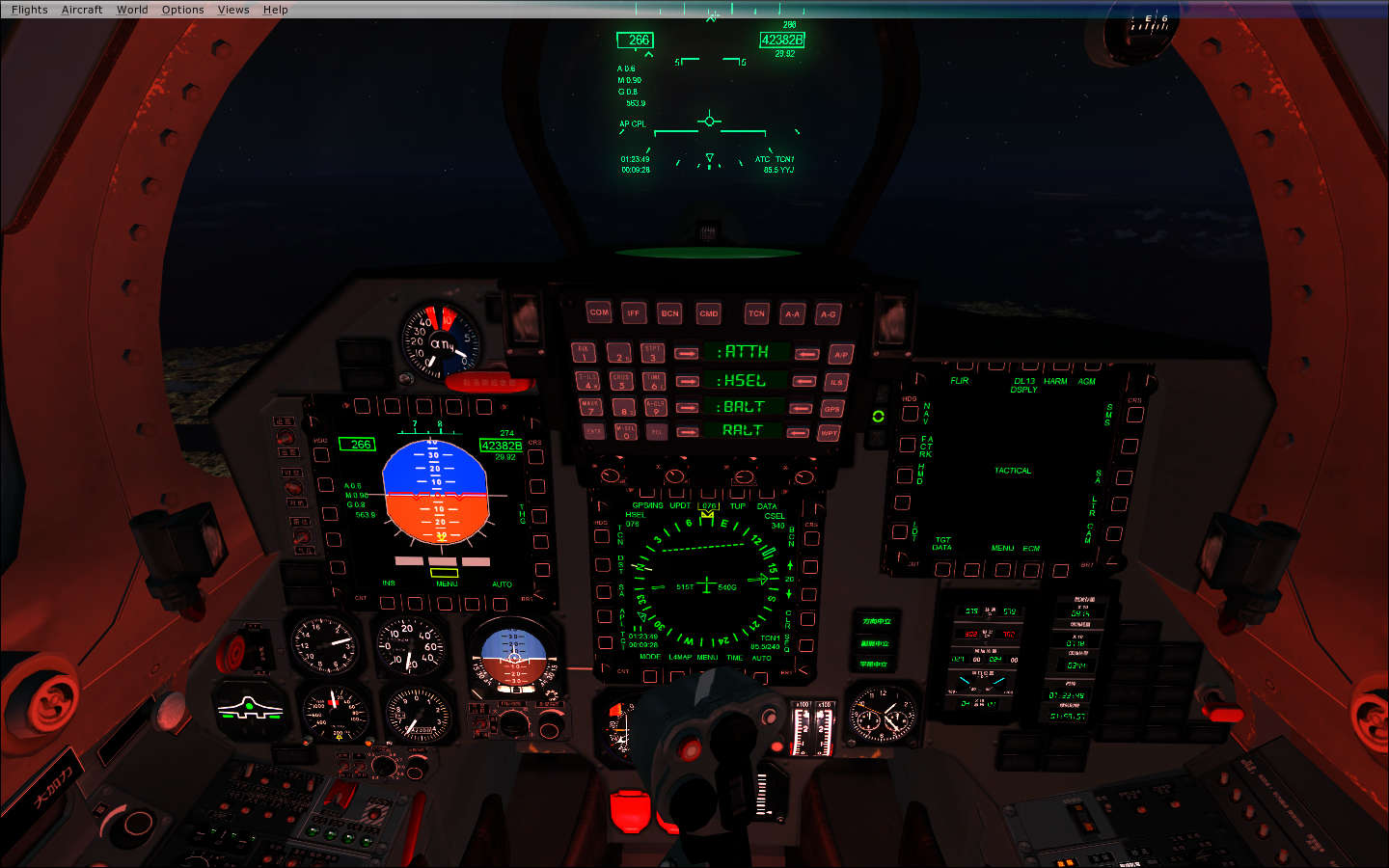
Task: Select A-G master mode on the UFC
Action: pos(828,313)
